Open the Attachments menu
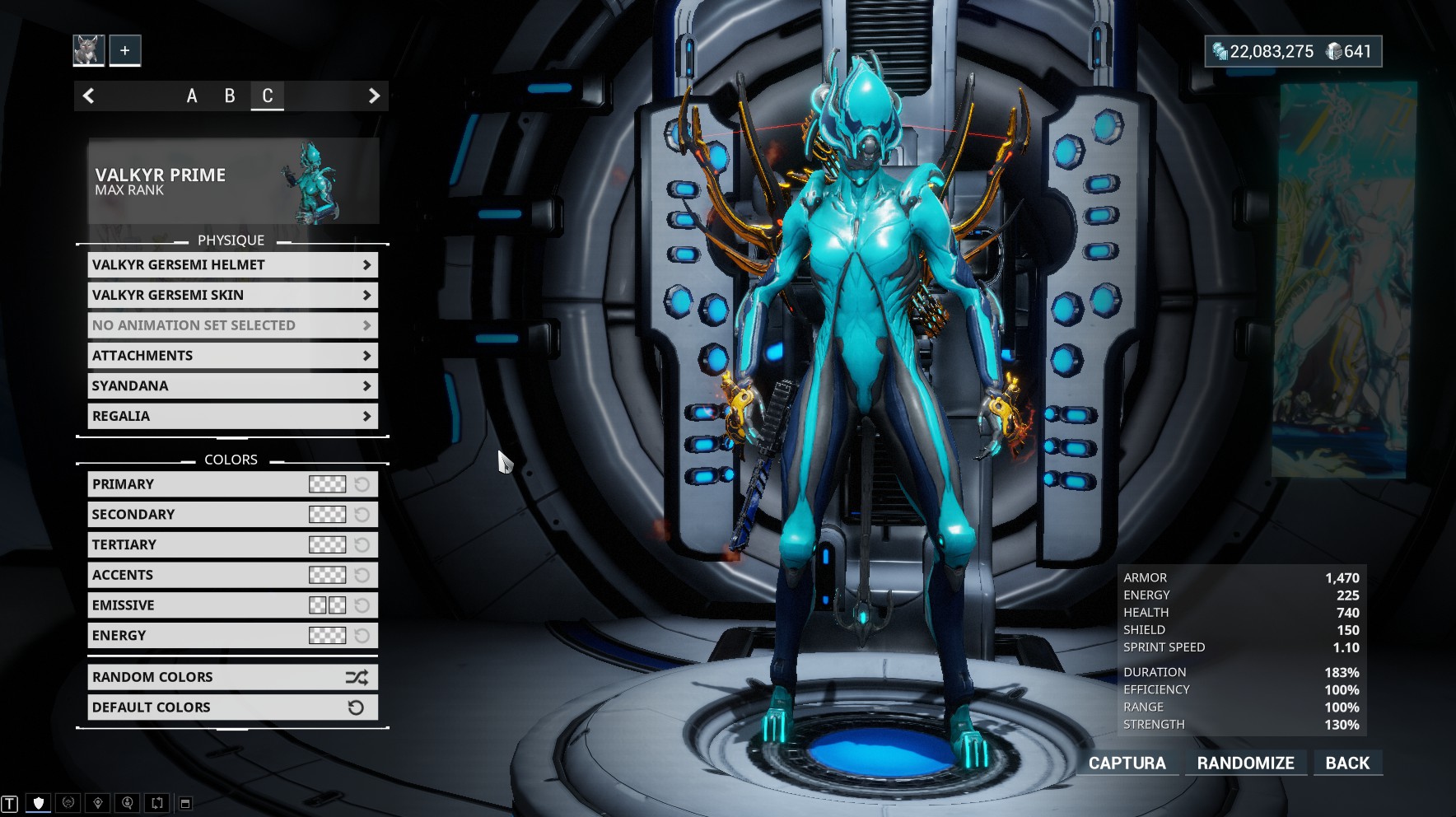 232,356
